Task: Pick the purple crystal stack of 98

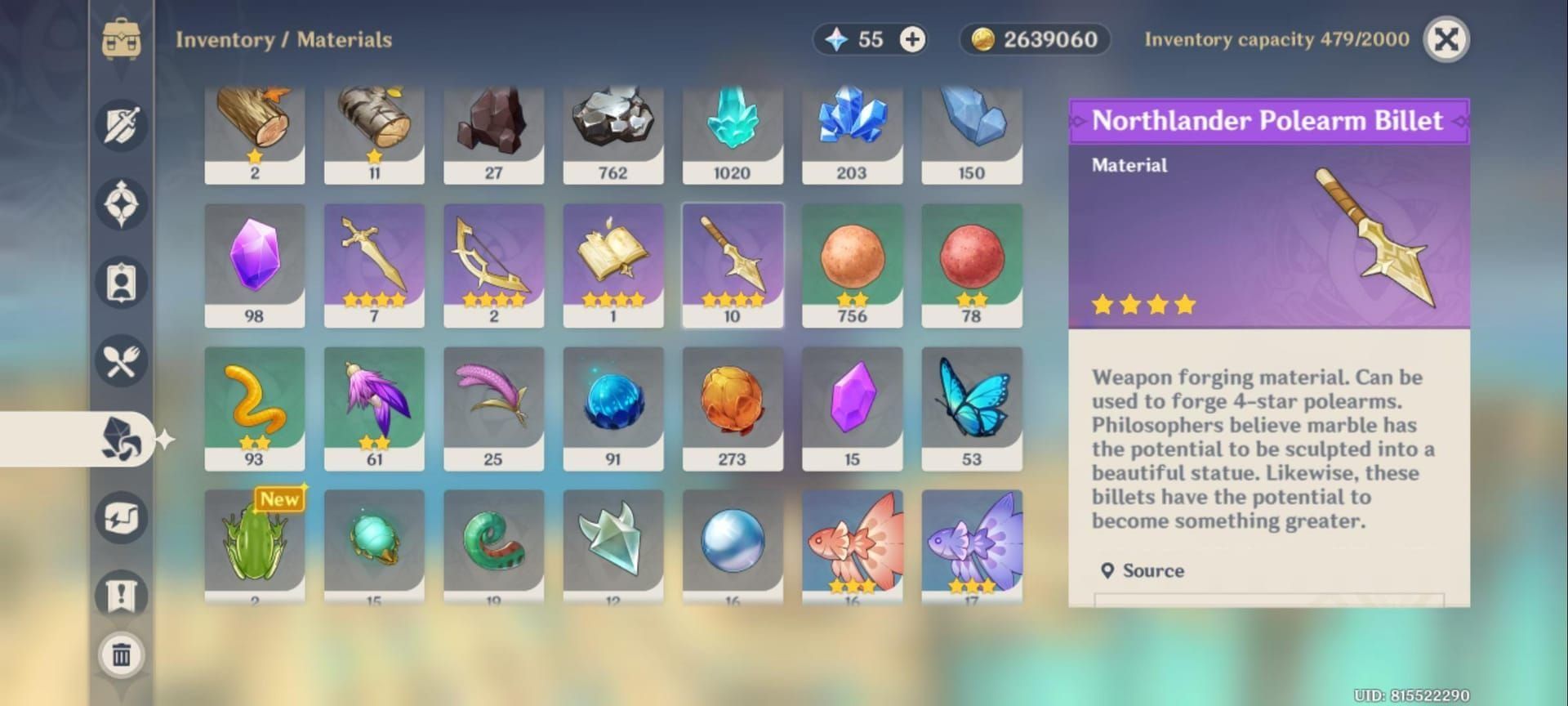Action: pos(254,265)
